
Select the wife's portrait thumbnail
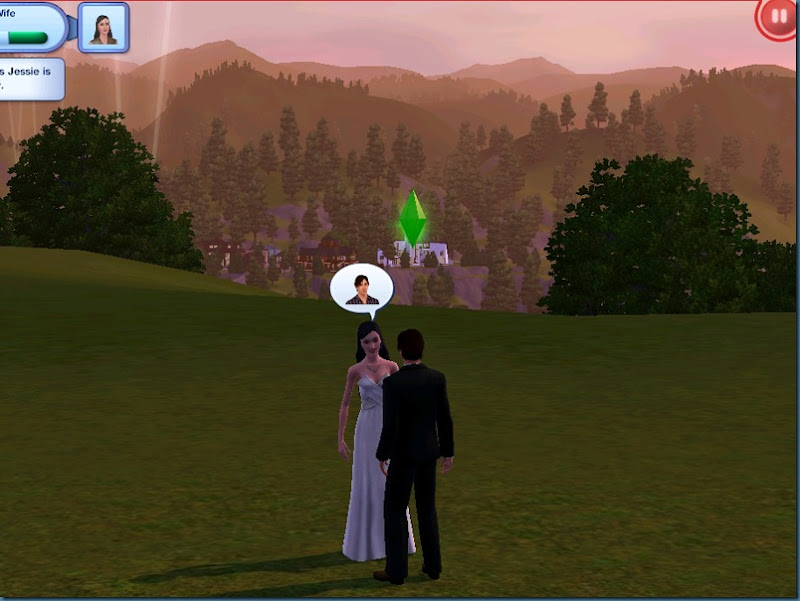(x=103, y=27)
